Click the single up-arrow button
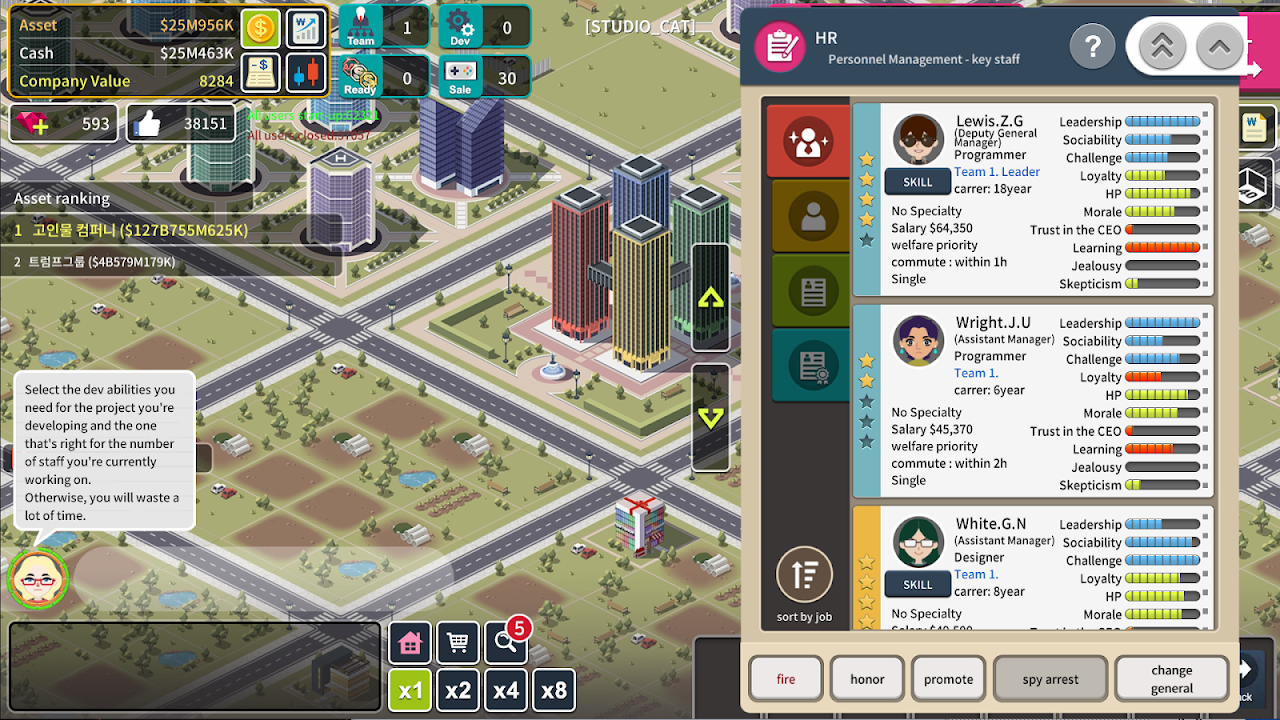 click(1219, 46)
